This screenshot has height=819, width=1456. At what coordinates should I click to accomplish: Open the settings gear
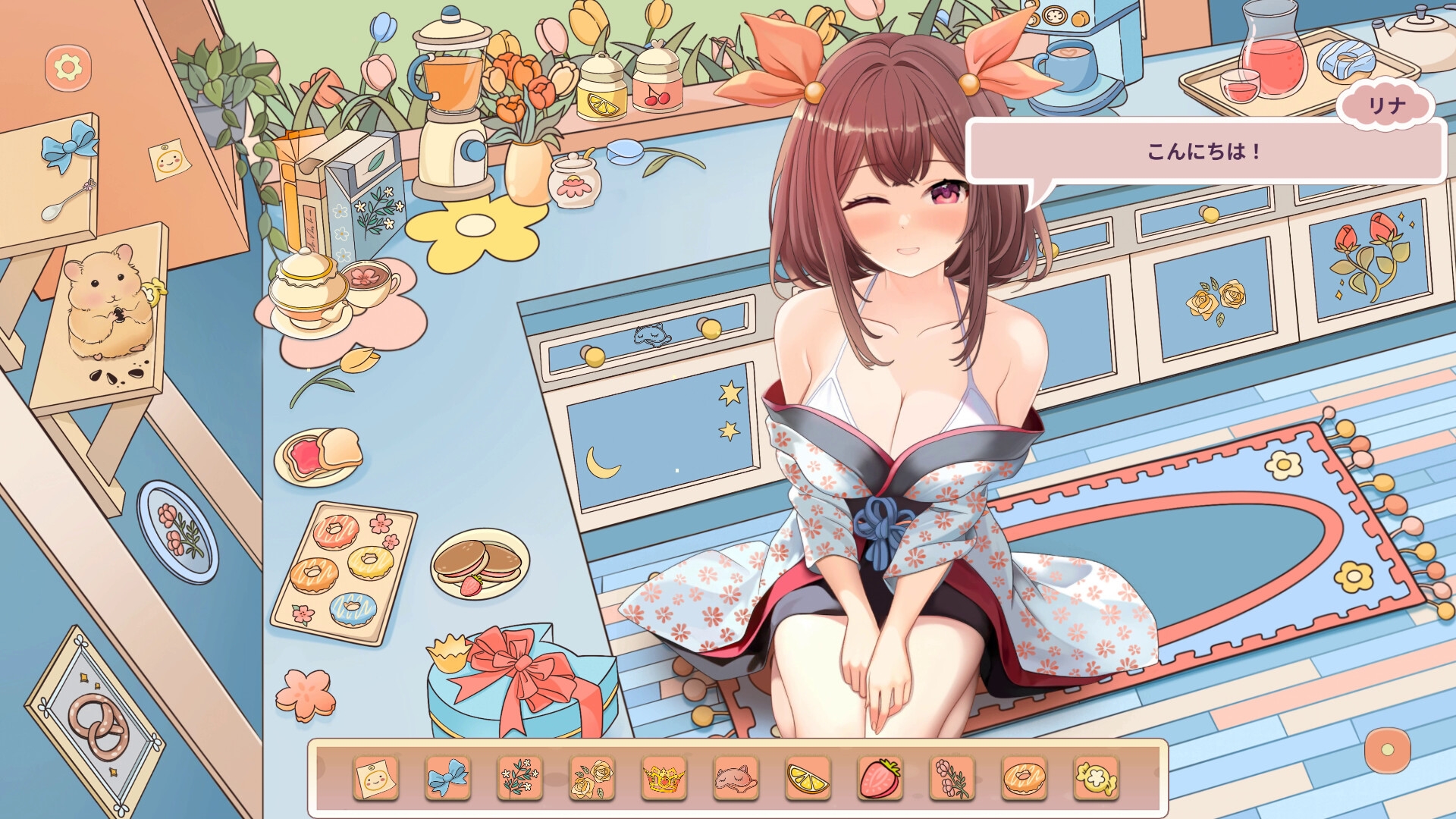coord(67,67)
